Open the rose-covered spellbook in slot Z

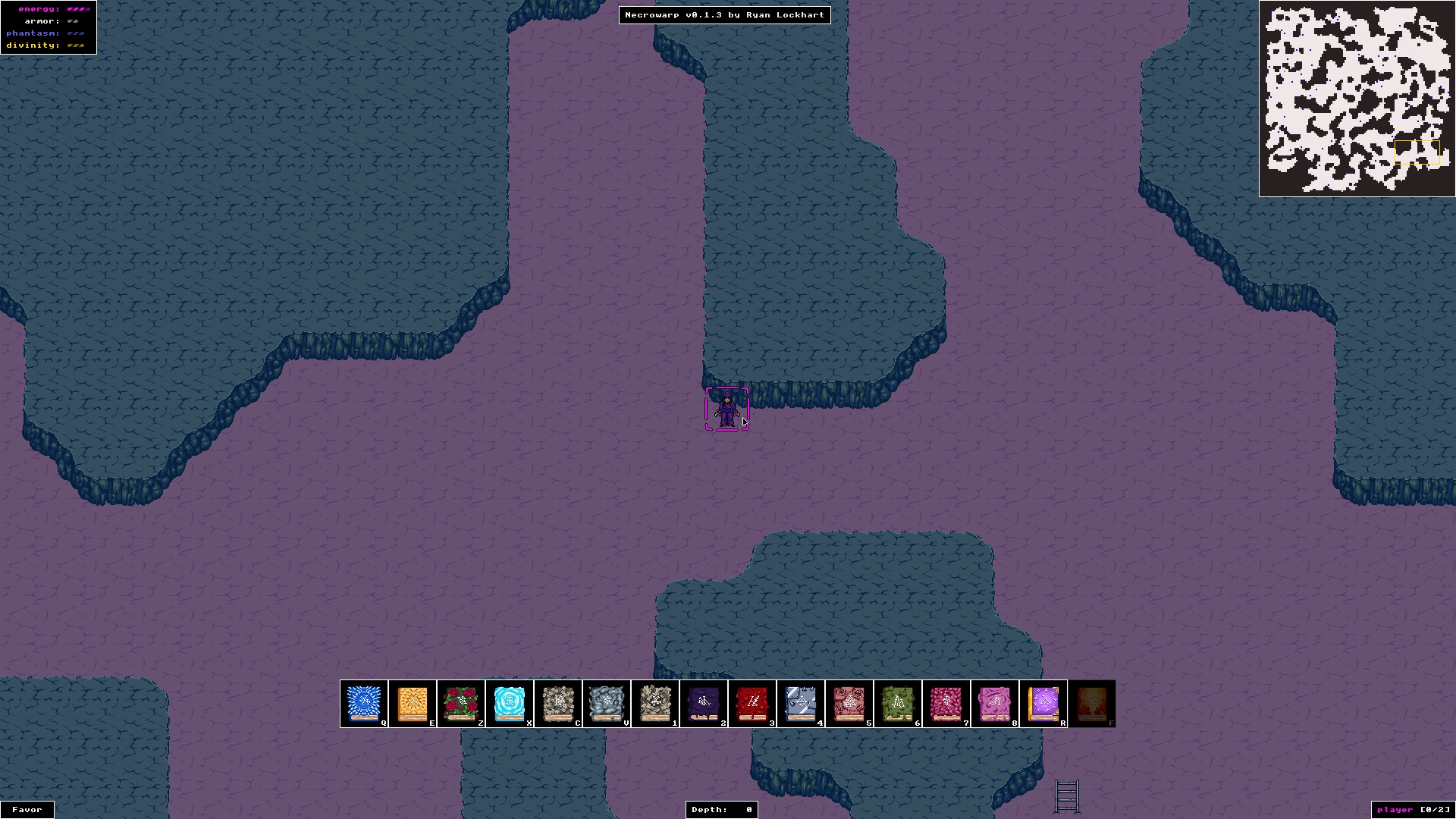click(x=461, y=703)
